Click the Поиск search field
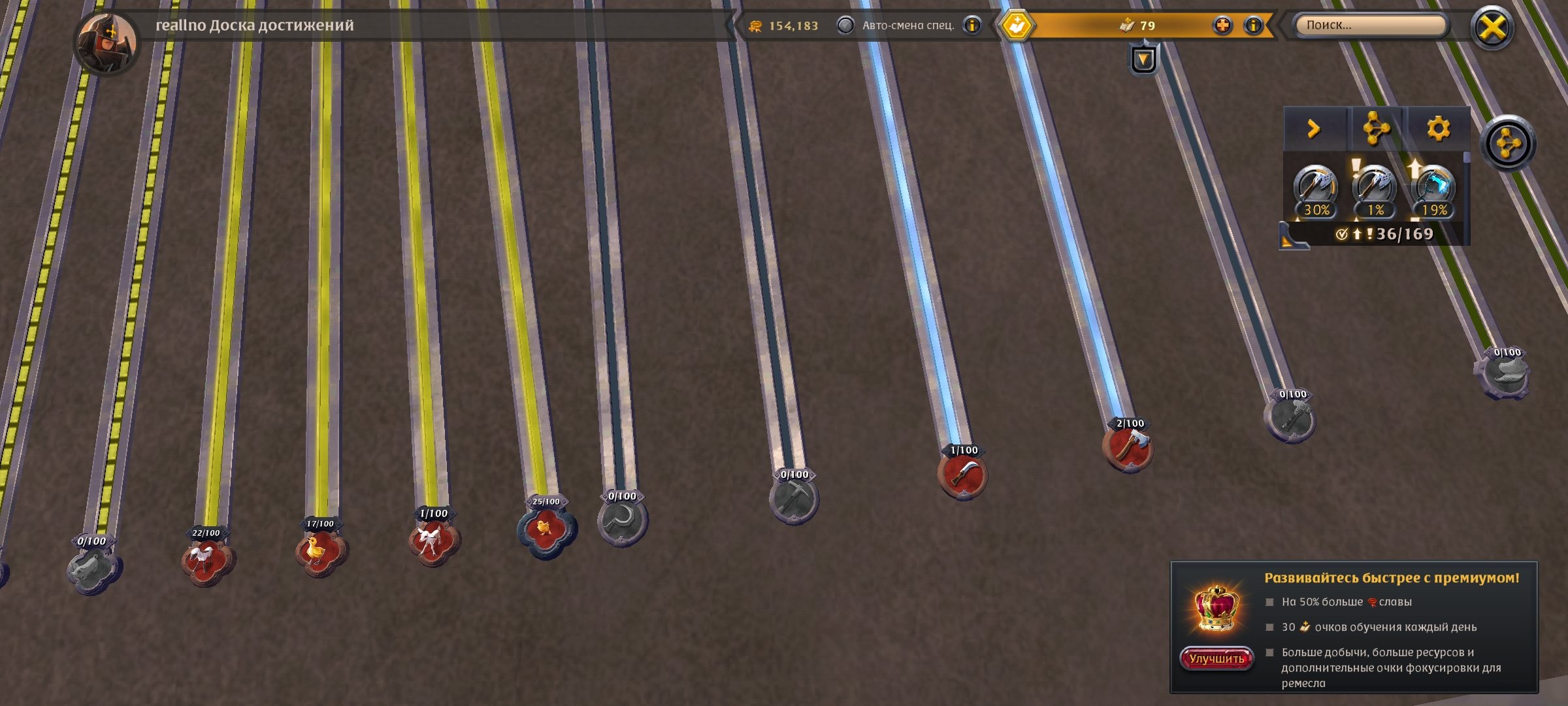 (x=1369, y=25)
